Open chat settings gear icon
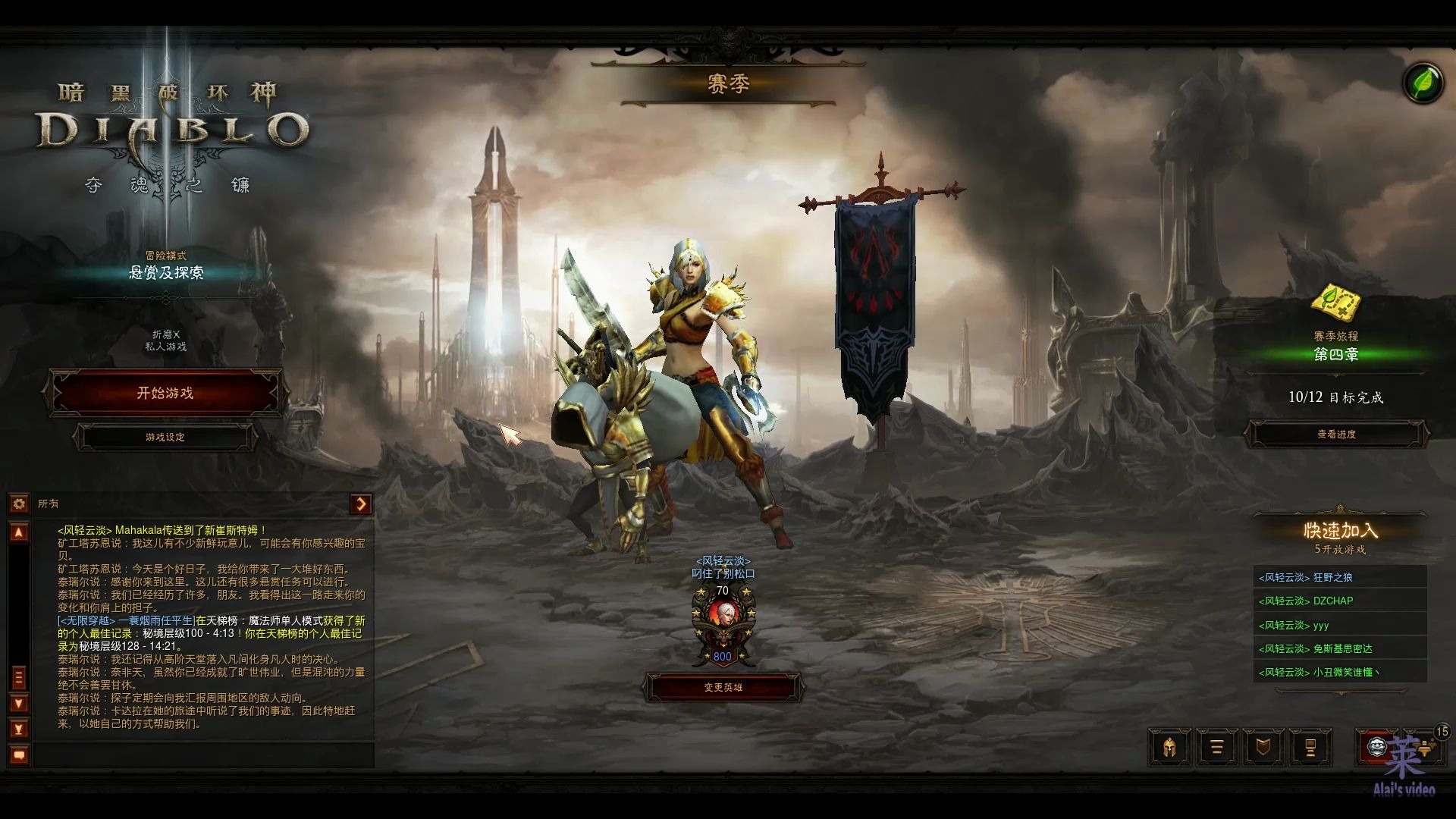1456x819 pixels. pos(19,504)
